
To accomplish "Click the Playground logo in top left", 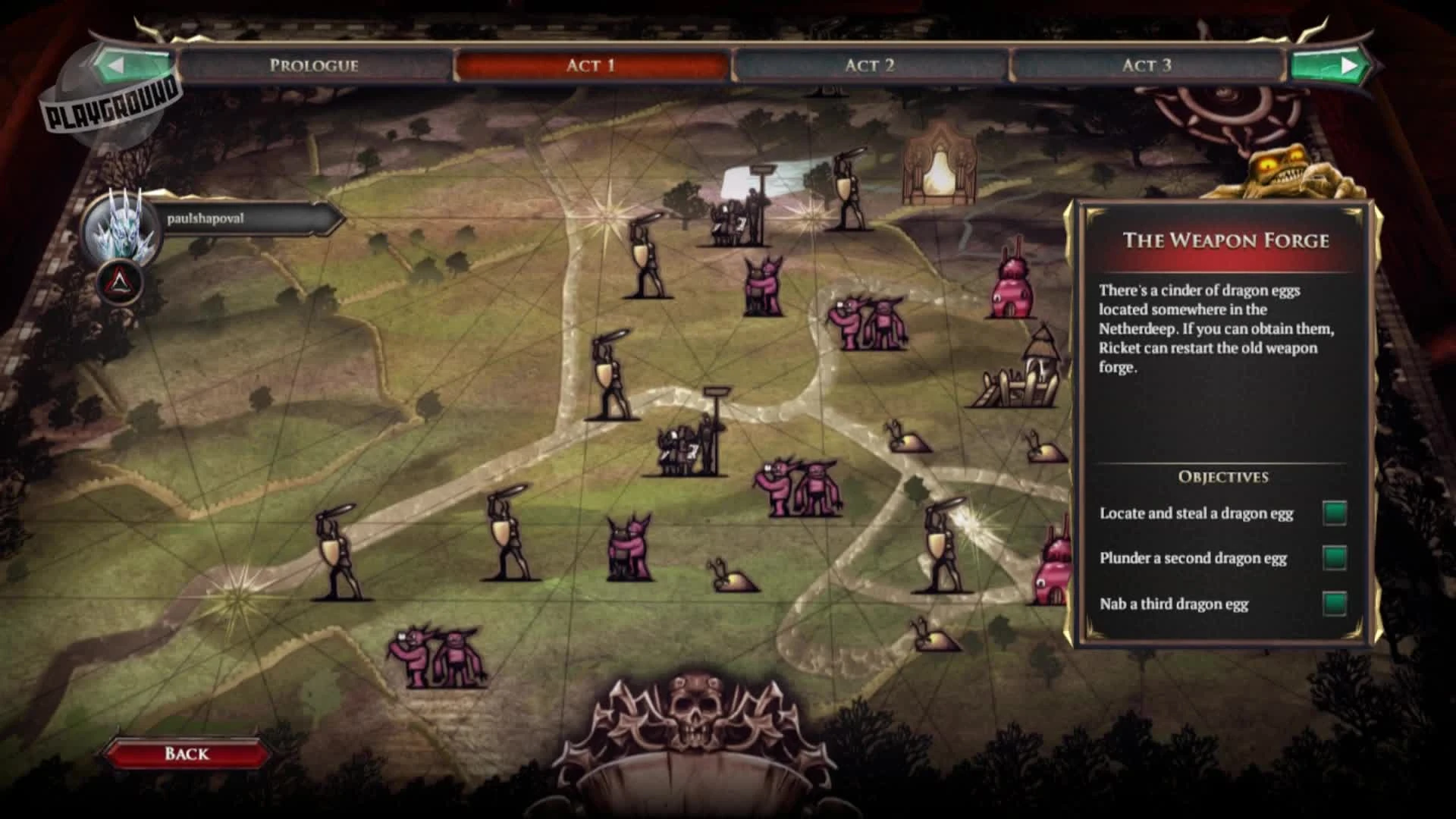I will tap(114, 110).
